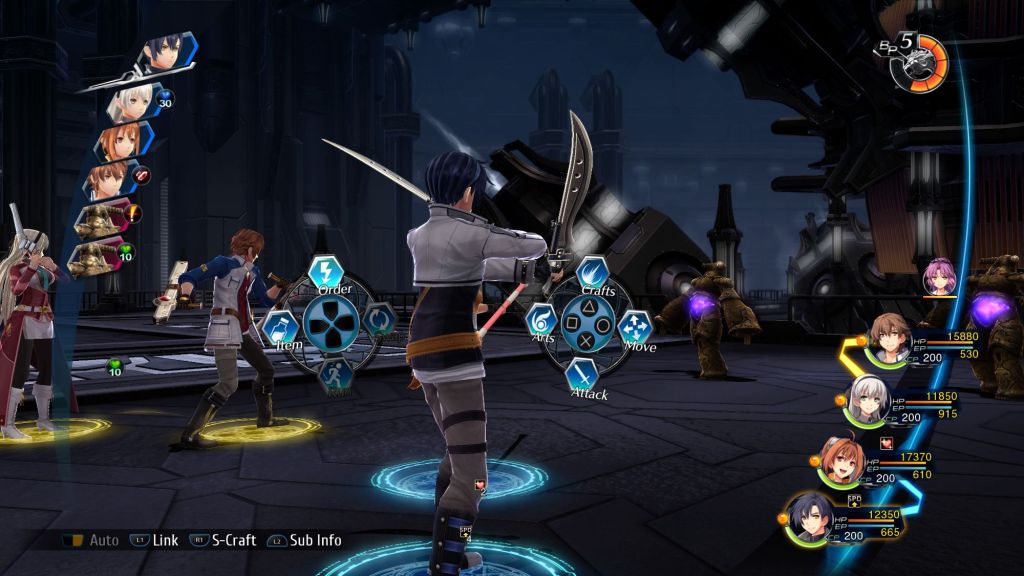The height and width of the screenshot is (576, 1024).
Task: Click the enemy turn portrait with exclamation mark
Action: click(104, 217)
